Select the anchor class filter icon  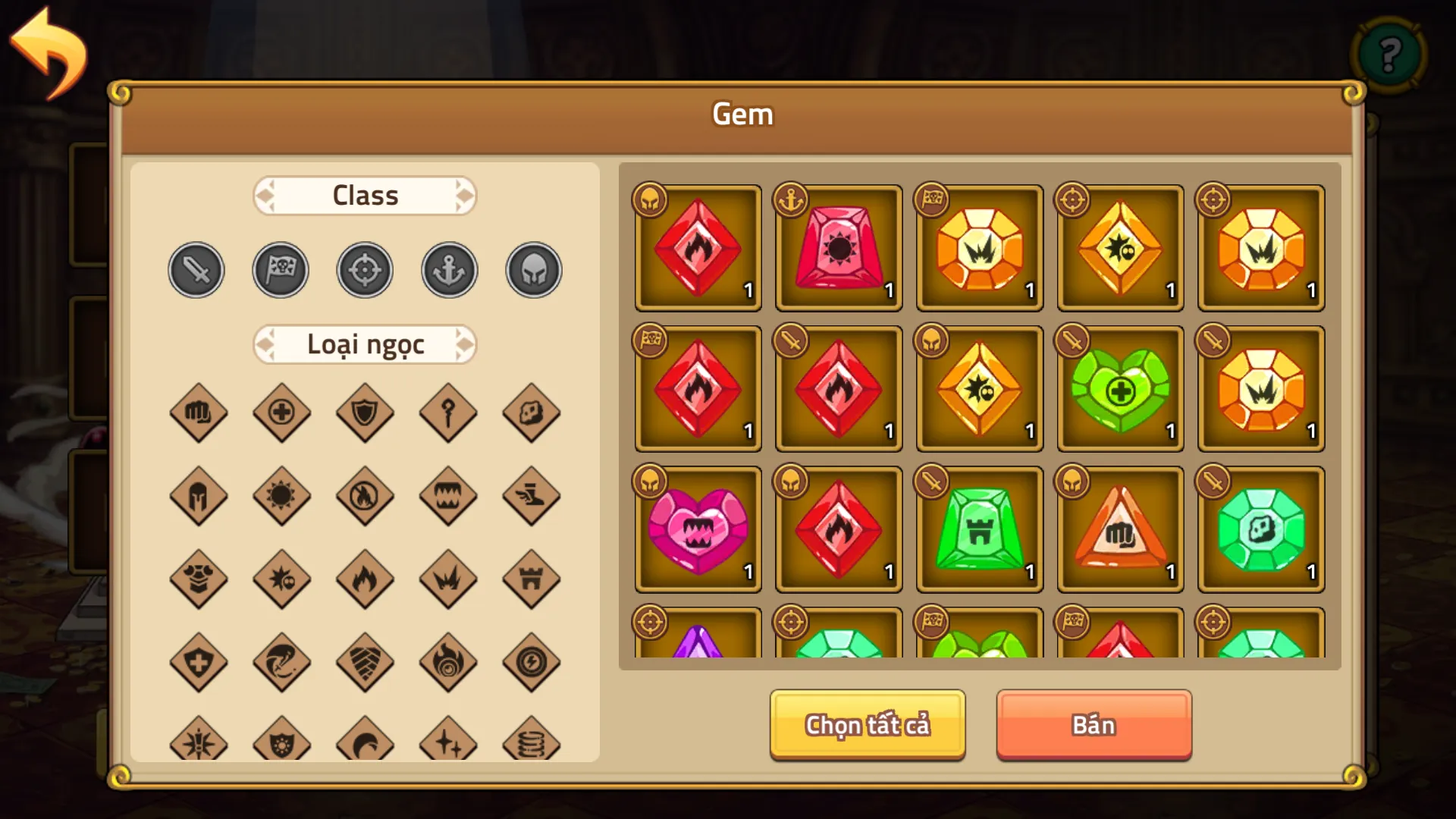pos(448,269)
